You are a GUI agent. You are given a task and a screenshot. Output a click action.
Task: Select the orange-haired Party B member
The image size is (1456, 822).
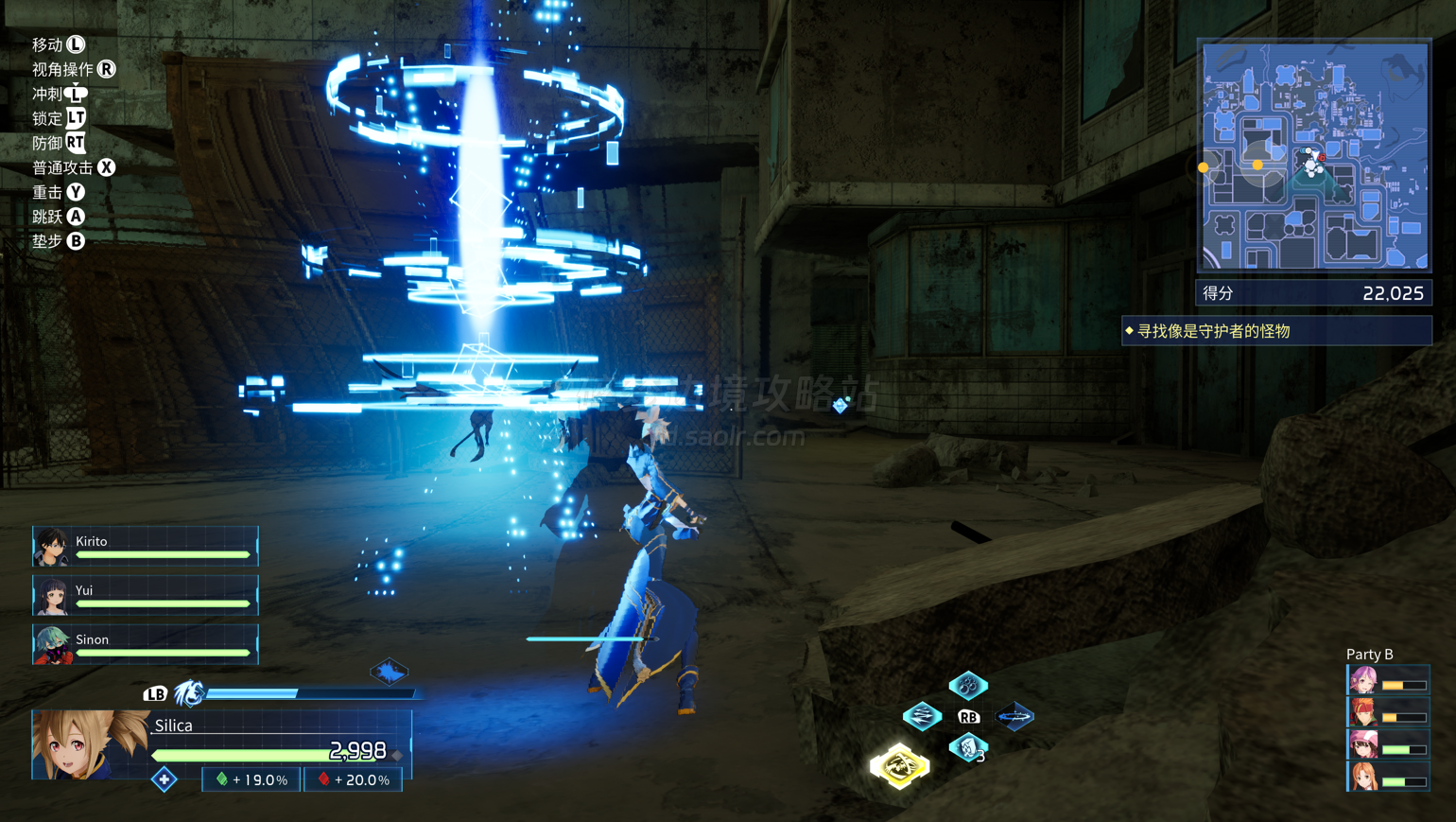1386,778
